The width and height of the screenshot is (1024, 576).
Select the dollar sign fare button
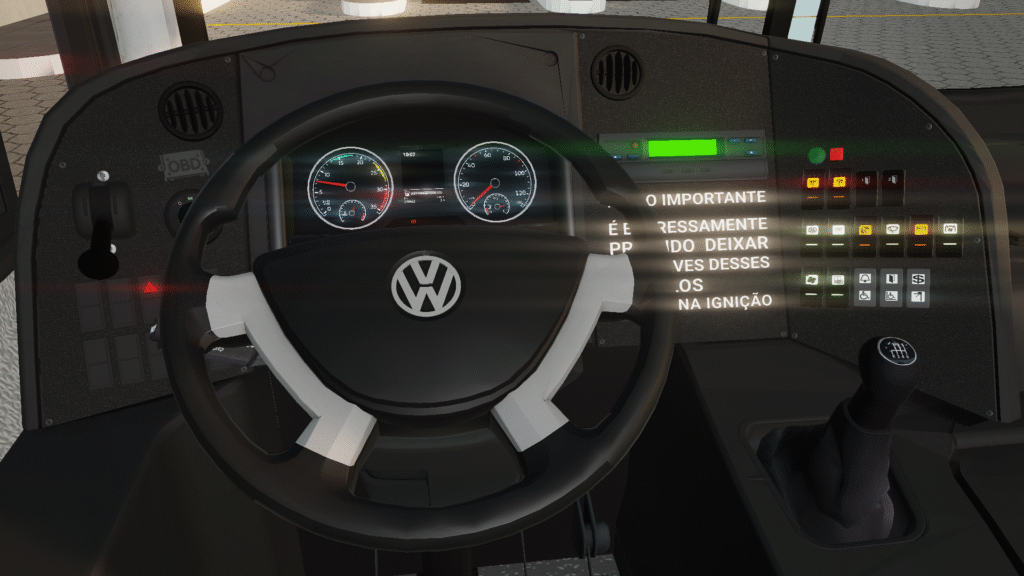(918, 279)
